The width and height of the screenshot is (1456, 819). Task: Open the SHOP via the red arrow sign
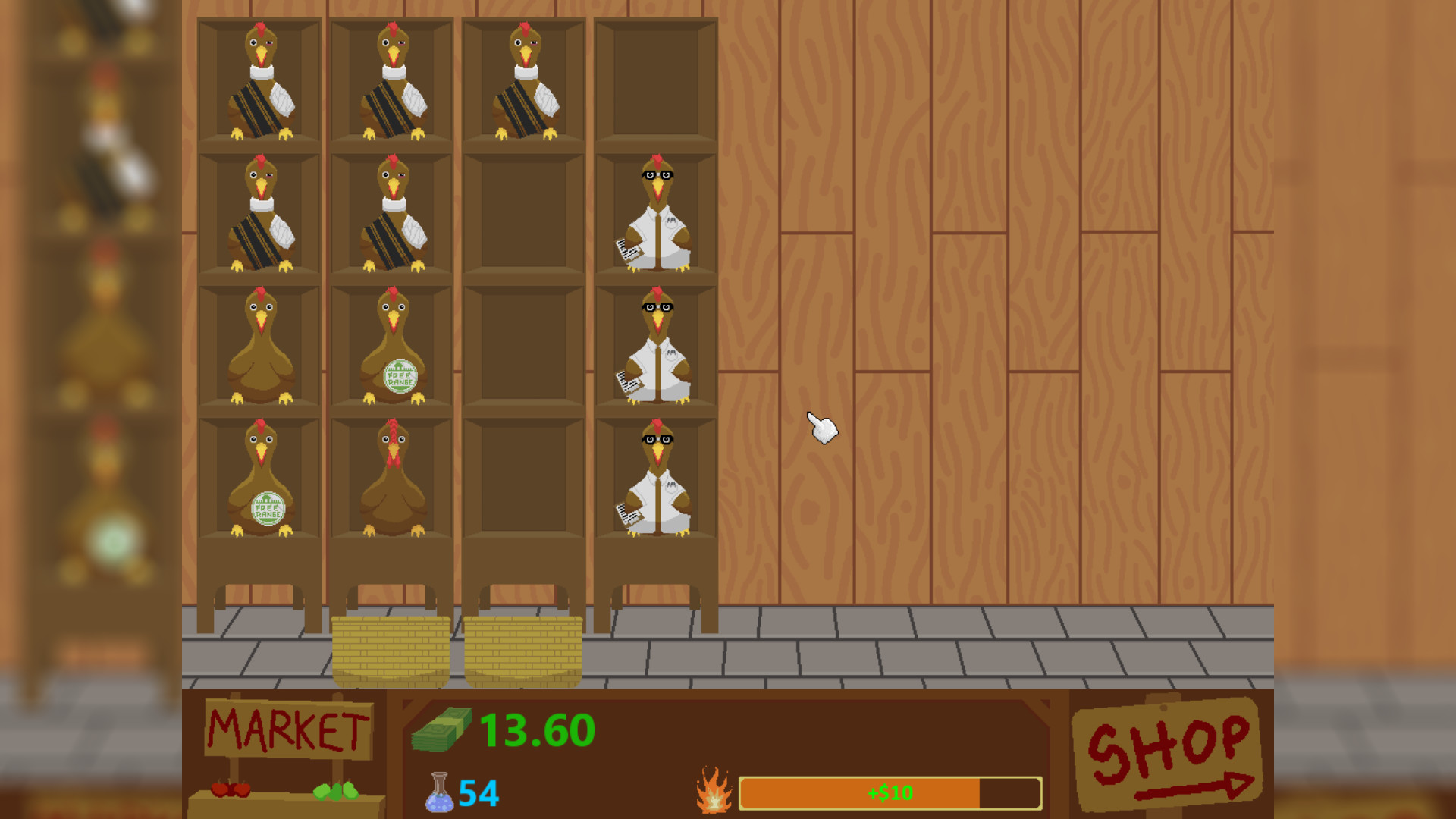pos(1168,751)
